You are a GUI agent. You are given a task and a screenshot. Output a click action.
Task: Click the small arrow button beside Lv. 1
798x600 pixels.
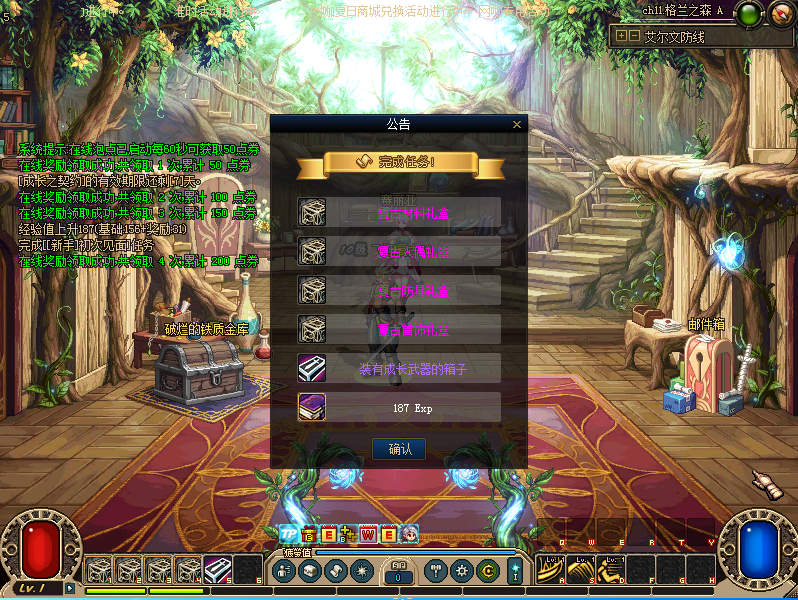70,588
